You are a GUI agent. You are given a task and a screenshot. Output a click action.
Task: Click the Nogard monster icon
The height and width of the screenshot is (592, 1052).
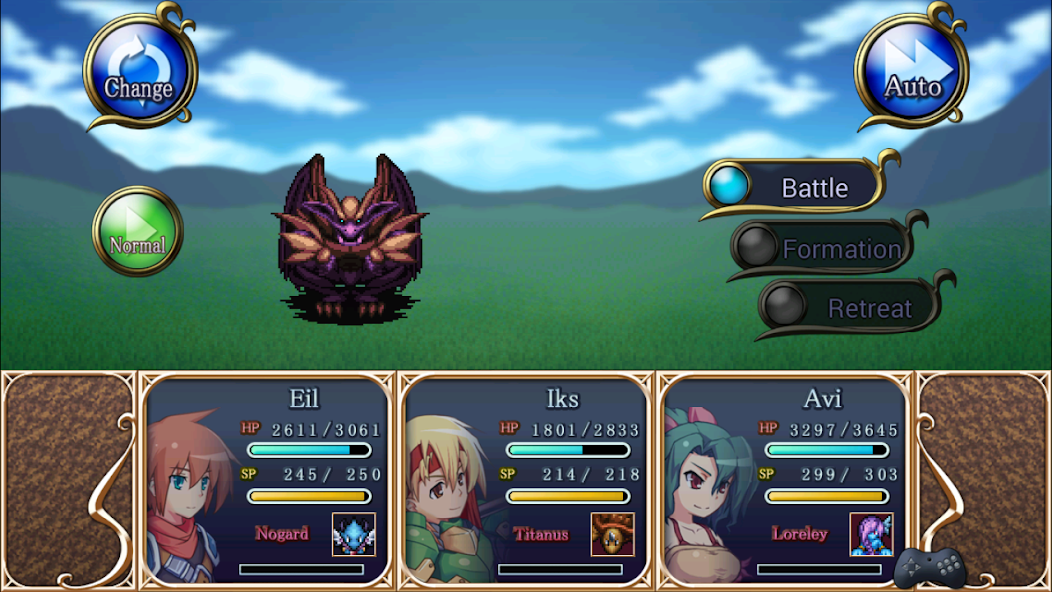[353, 534]
